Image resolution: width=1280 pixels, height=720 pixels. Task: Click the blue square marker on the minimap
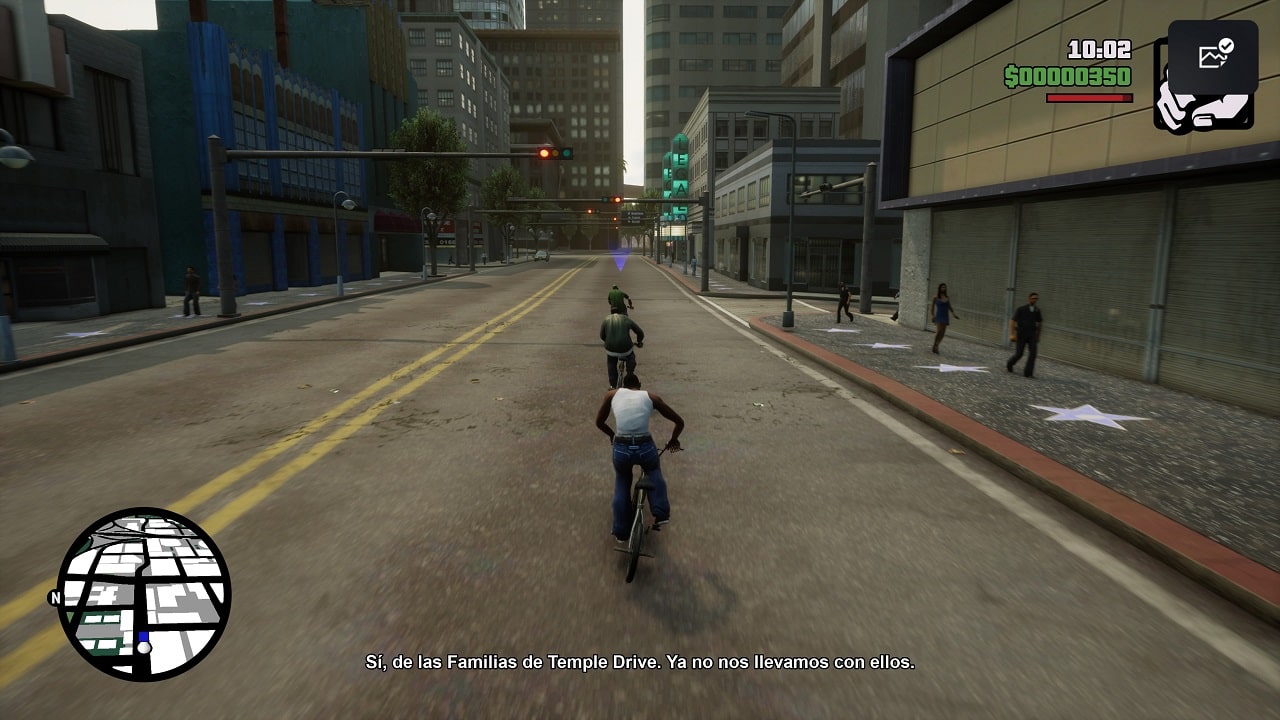(144, 636)
